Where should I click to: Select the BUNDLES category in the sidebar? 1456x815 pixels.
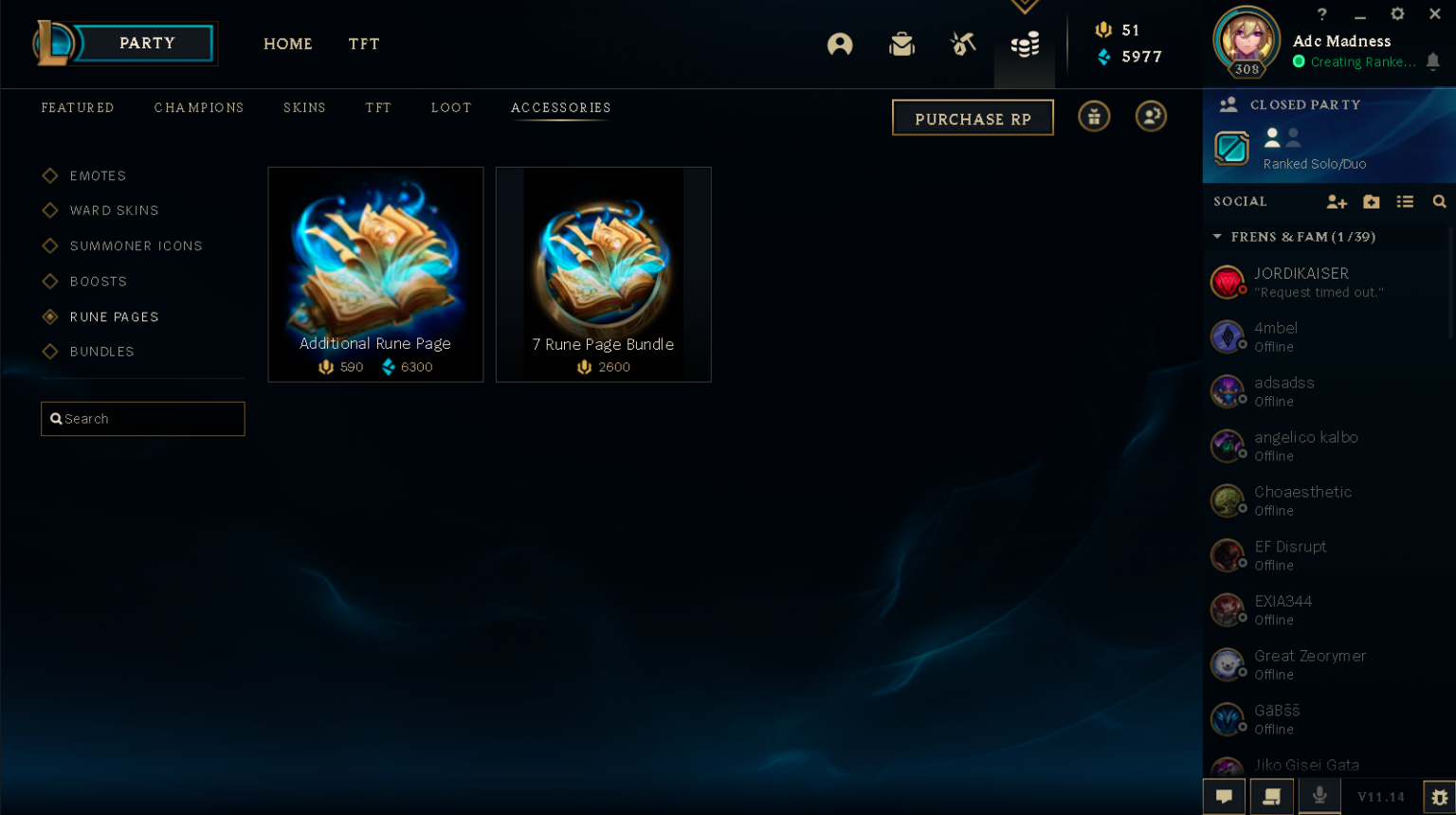coord(101,352)
